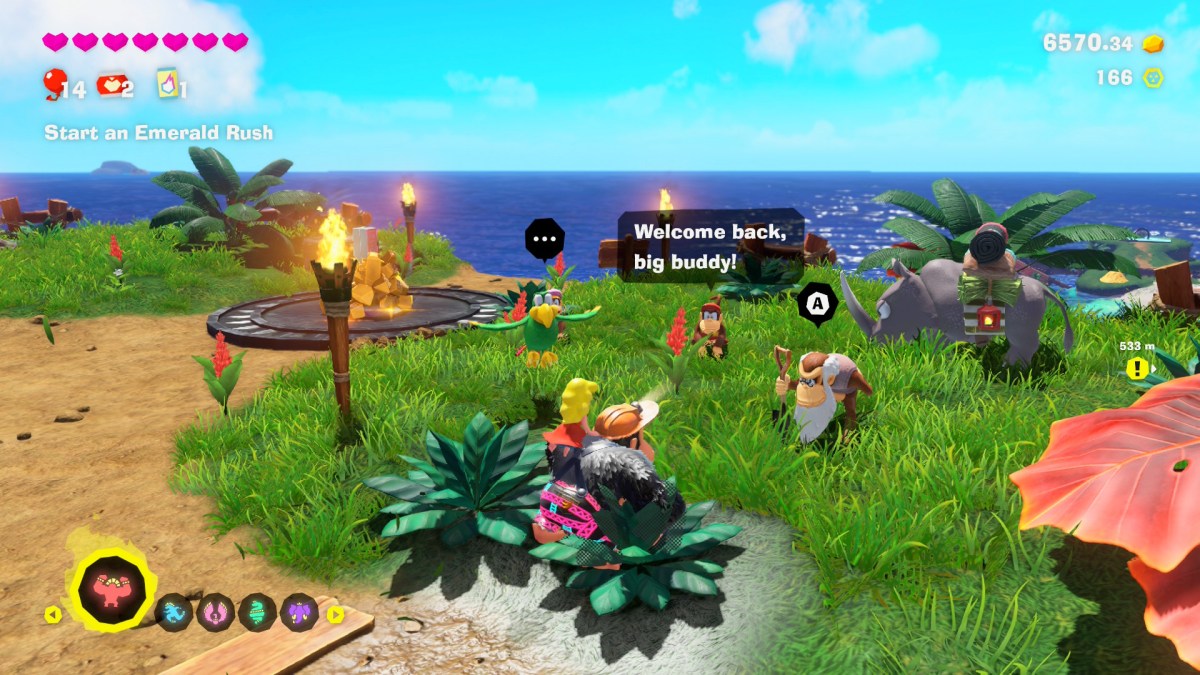Choose the blue Zebra Bananza icon
1200x675 pixels.
pyautogui.click(x=174, y=612)
